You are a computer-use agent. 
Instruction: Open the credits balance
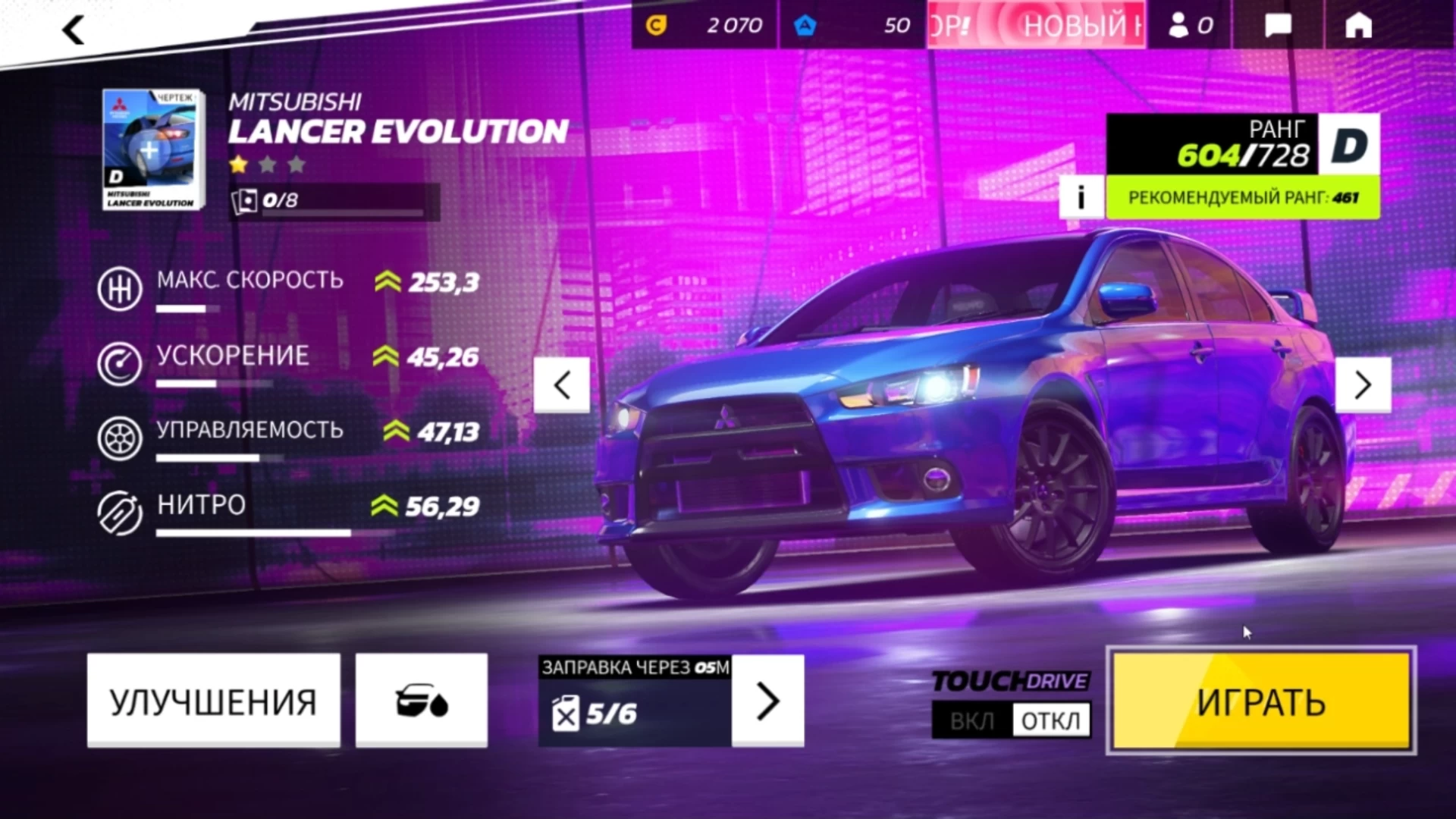tap(704, 26)
